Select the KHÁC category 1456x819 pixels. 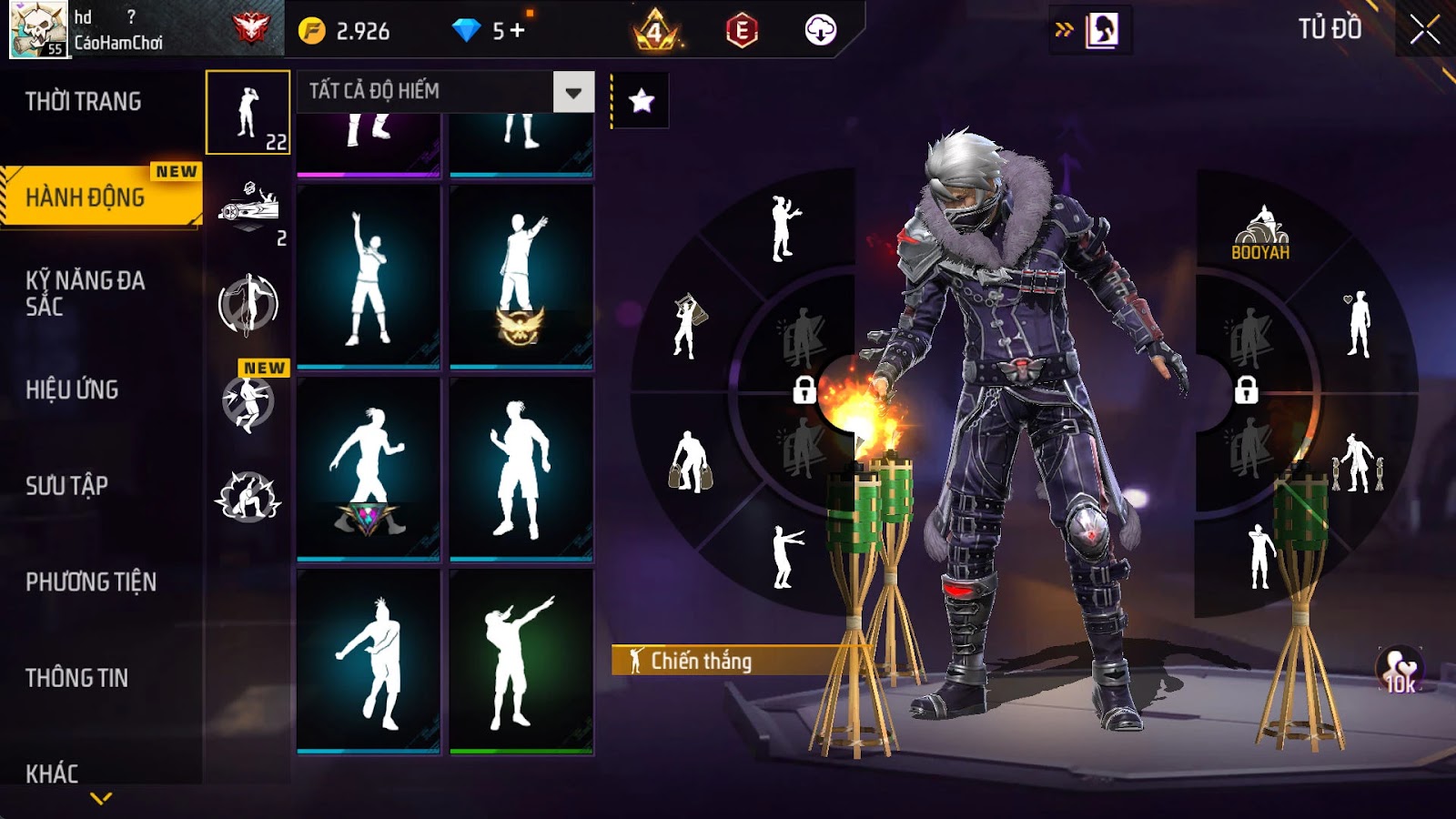point(52,773)
